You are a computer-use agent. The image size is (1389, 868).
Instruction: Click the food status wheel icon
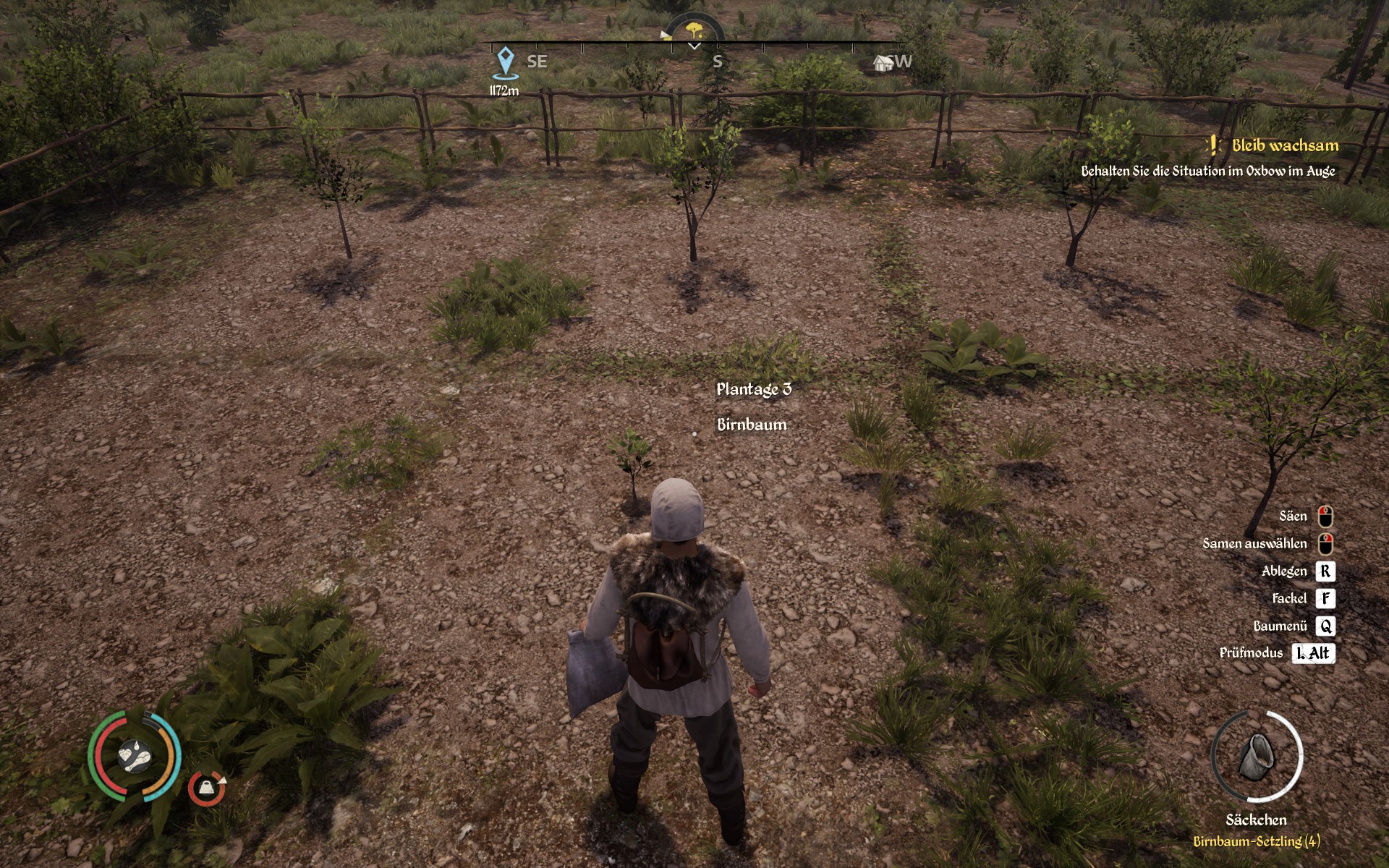click(x=135, y=756)
